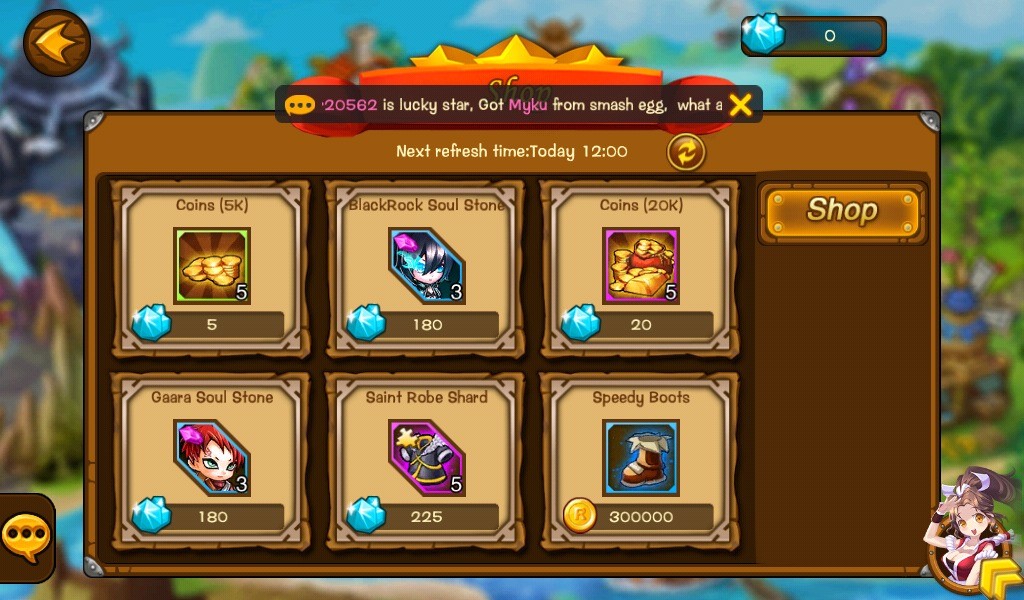Refresh the shop item list
This screenshot has height=600, width=1024.
(686, 152)
